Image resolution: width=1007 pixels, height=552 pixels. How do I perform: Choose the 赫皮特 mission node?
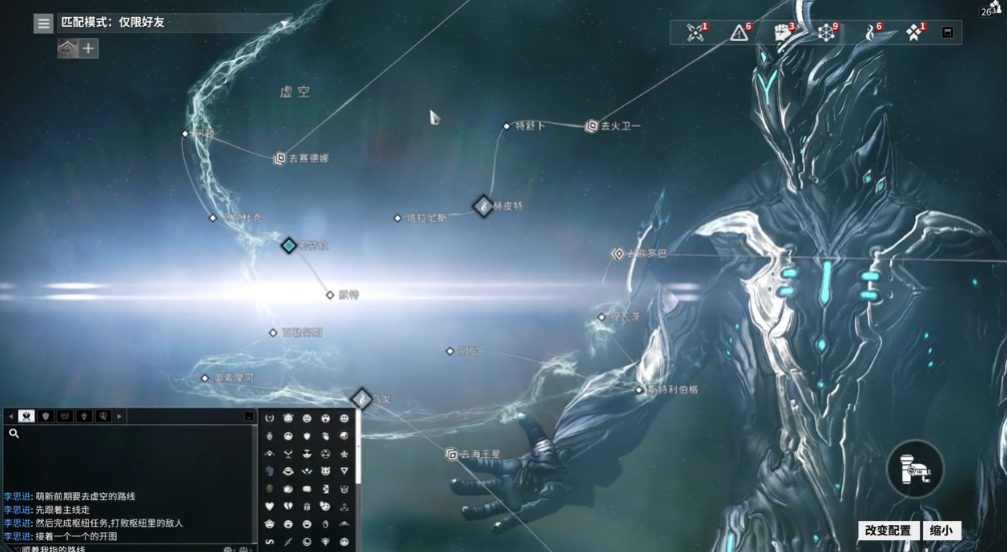483,206
